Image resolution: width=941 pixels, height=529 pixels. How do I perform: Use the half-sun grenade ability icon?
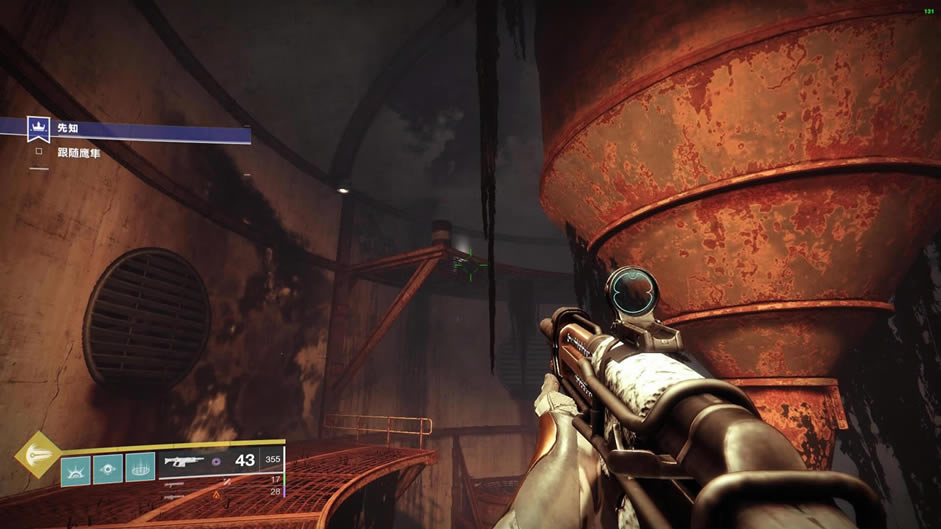[x=75, y=469]
